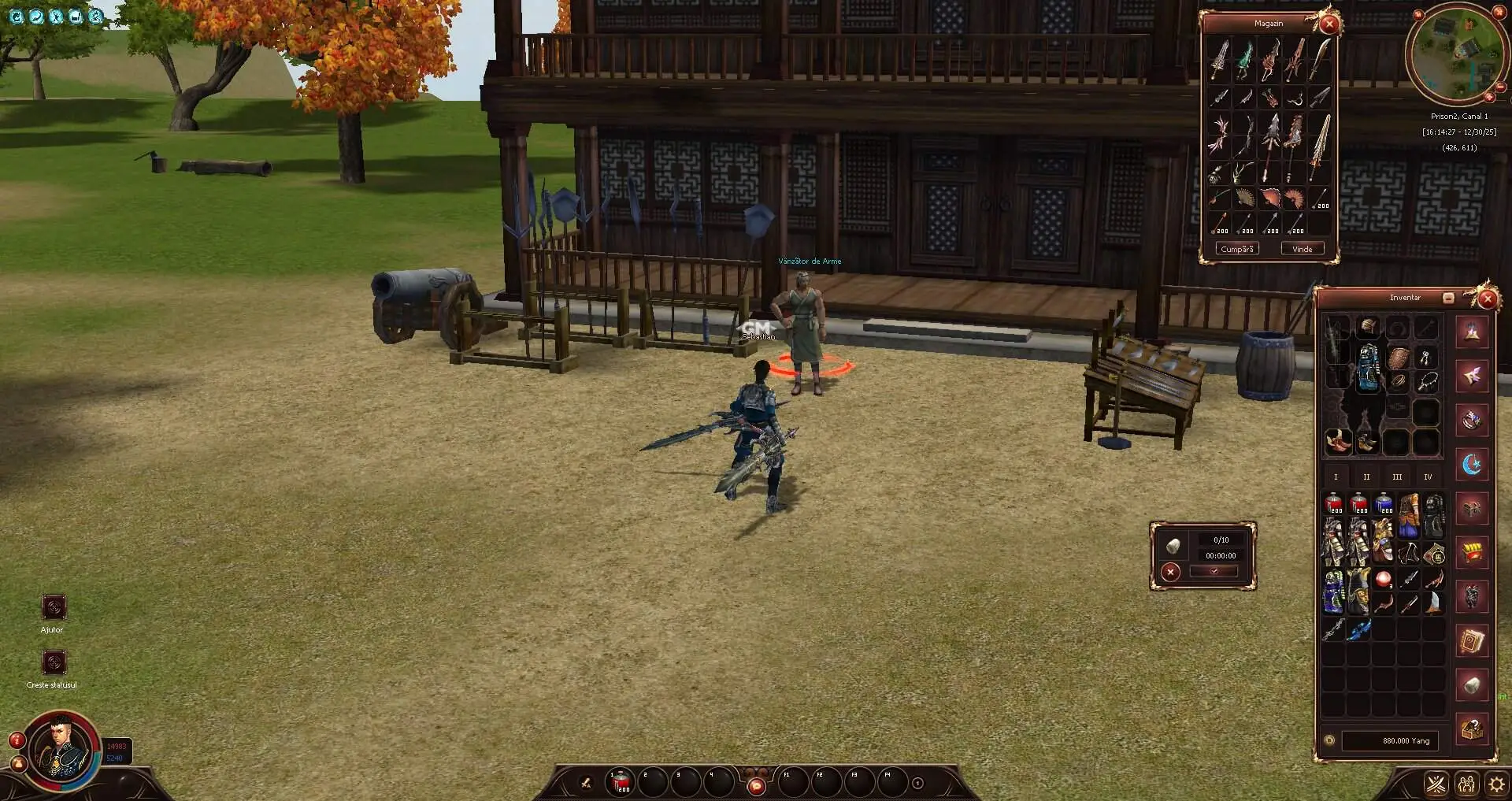Open inventory page IV
Viewport: 1512px width, 801px height.
tap(1428, 477)
